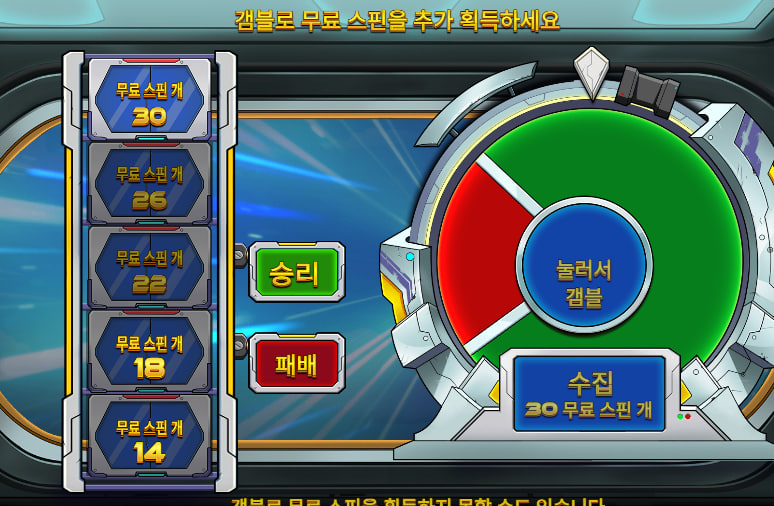Collect the 30 free spins with 수집
The image size is (774, 506).
click(589, 394)
